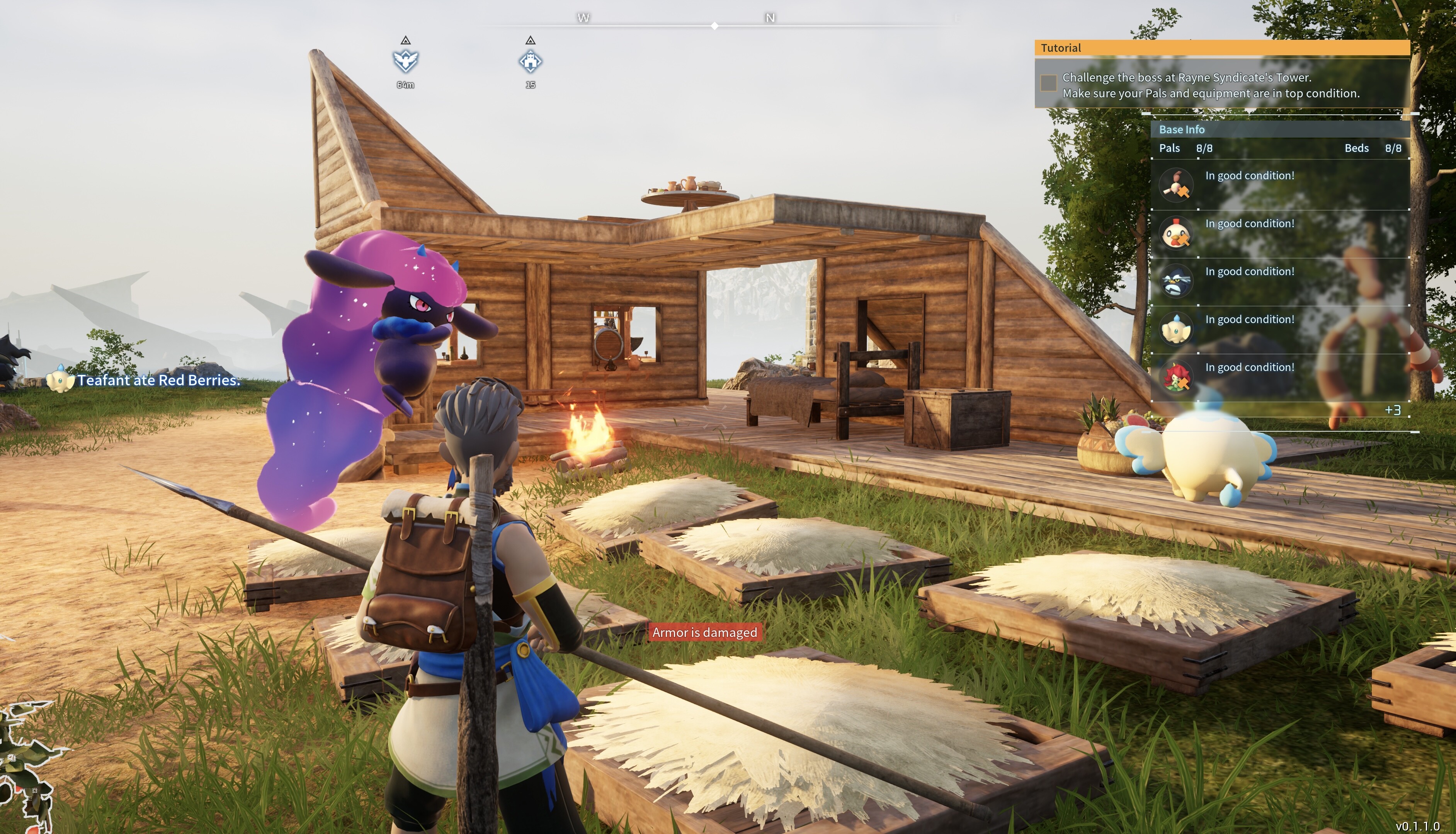
Task: Expand the +3 remaining pals entry
Action: 1393,410
